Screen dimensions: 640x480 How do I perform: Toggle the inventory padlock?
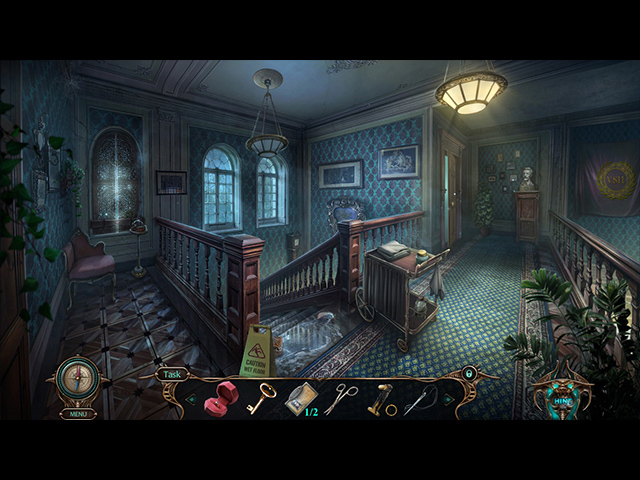[x=468, y=374]
